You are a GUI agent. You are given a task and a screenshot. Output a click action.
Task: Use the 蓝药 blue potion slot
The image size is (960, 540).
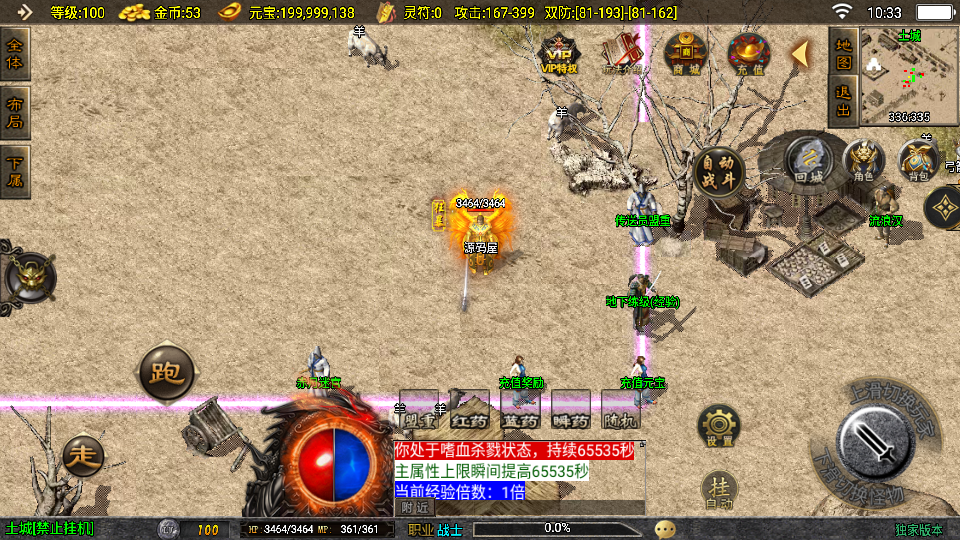click(520, 408)
